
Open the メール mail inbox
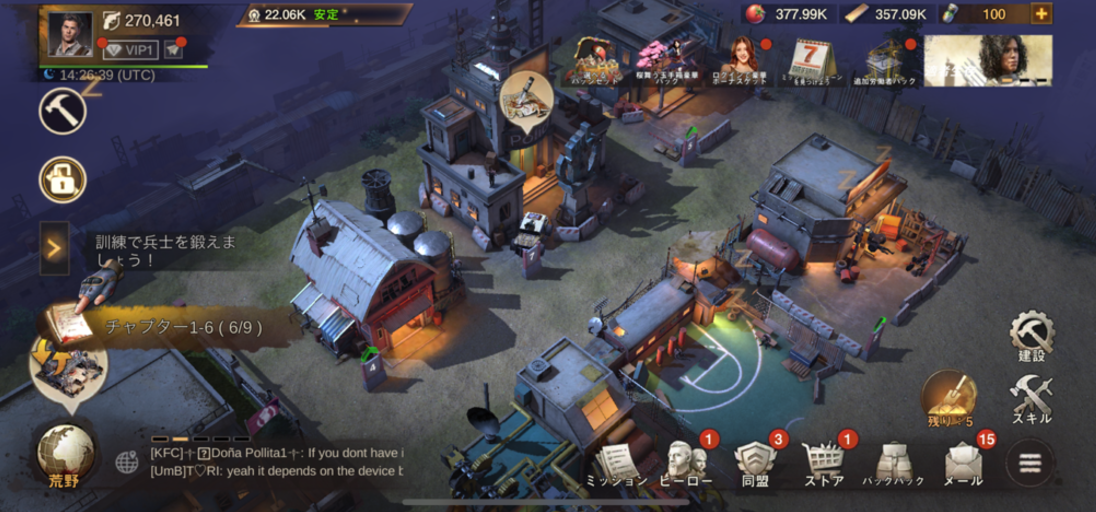963,465
